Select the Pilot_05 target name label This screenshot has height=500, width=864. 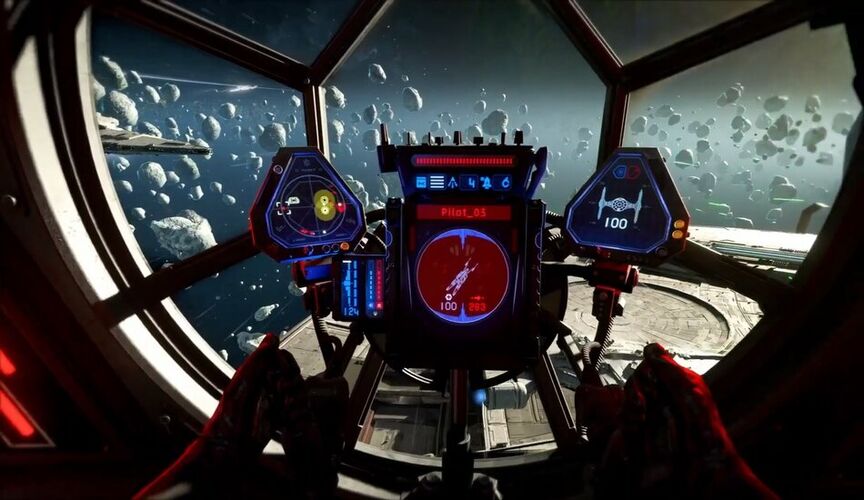tap(463, 212)
